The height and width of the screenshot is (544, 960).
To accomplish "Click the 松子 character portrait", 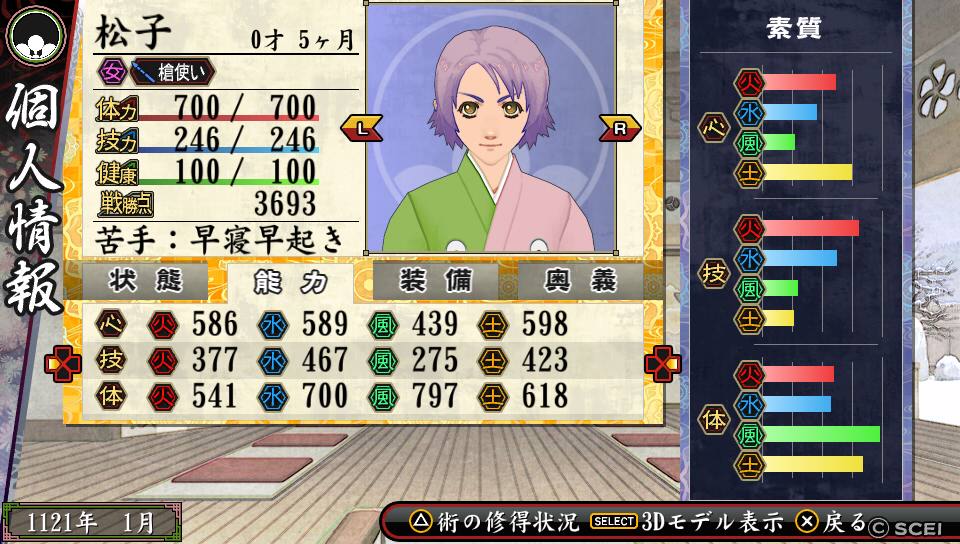I will pyautogui.click(x=490, y=128).
